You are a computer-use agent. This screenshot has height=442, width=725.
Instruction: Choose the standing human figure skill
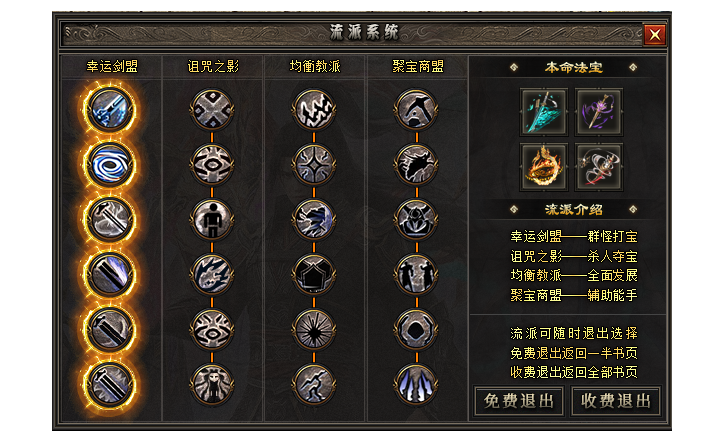[211, 217]
